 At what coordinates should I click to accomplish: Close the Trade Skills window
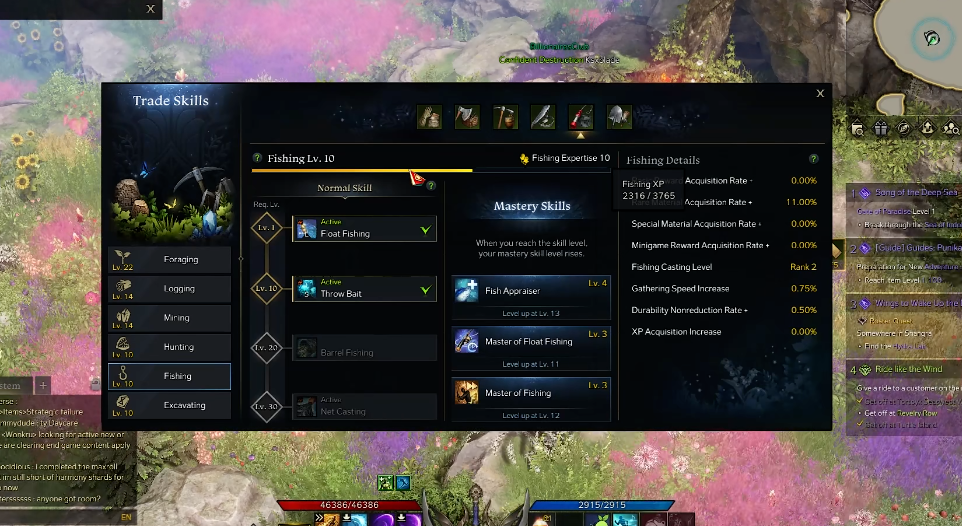(x=820, y=94)
